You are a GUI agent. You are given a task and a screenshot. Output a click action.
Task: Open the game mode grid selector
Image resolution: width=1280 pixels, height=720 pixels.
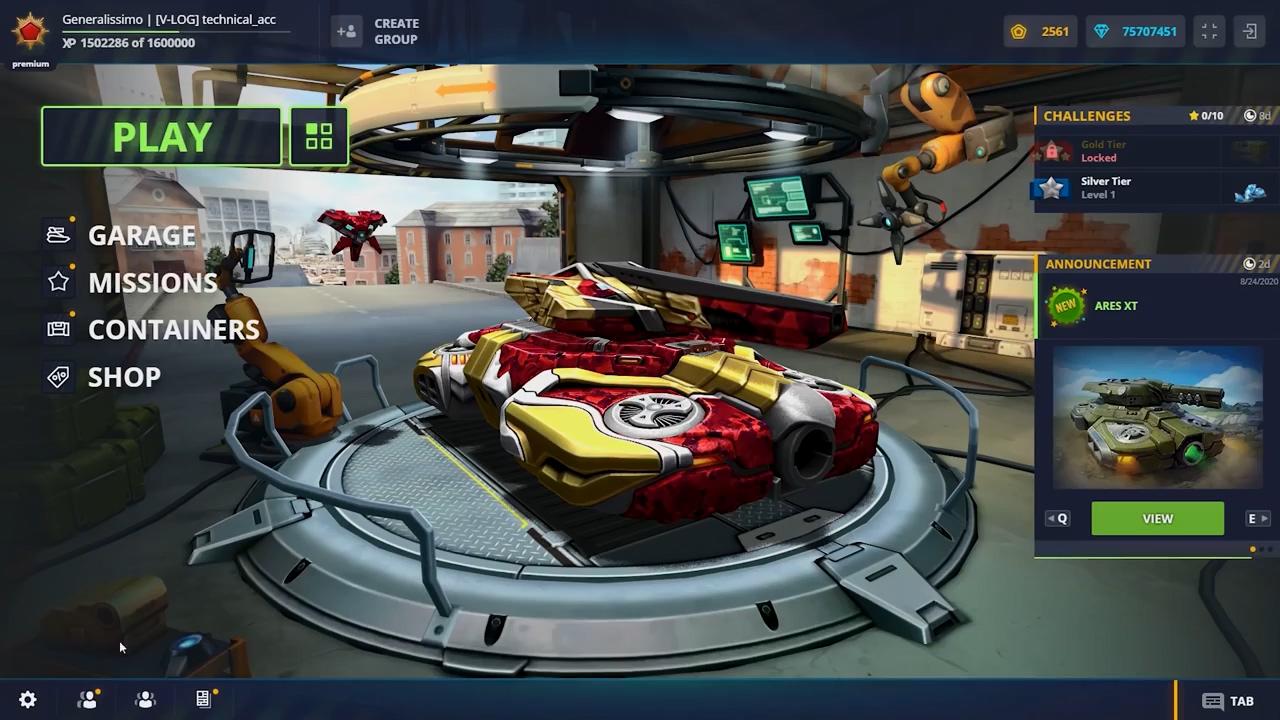click(319, 137)
